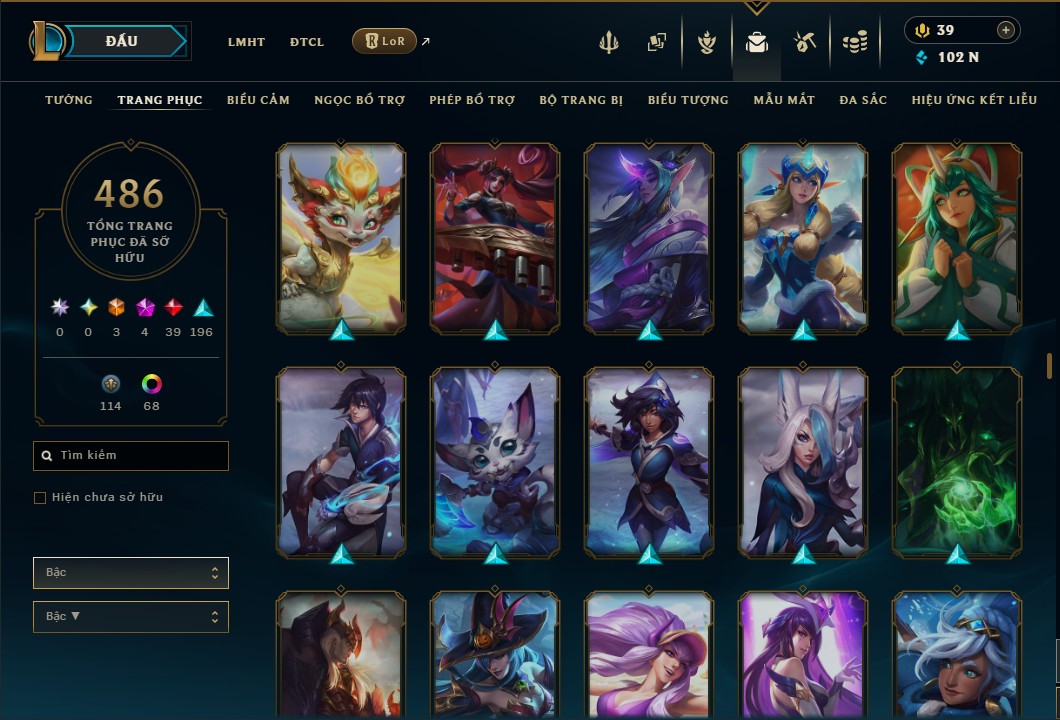
Task: Open the BIỂU CẢM tab
Action: tap(258, 100)
